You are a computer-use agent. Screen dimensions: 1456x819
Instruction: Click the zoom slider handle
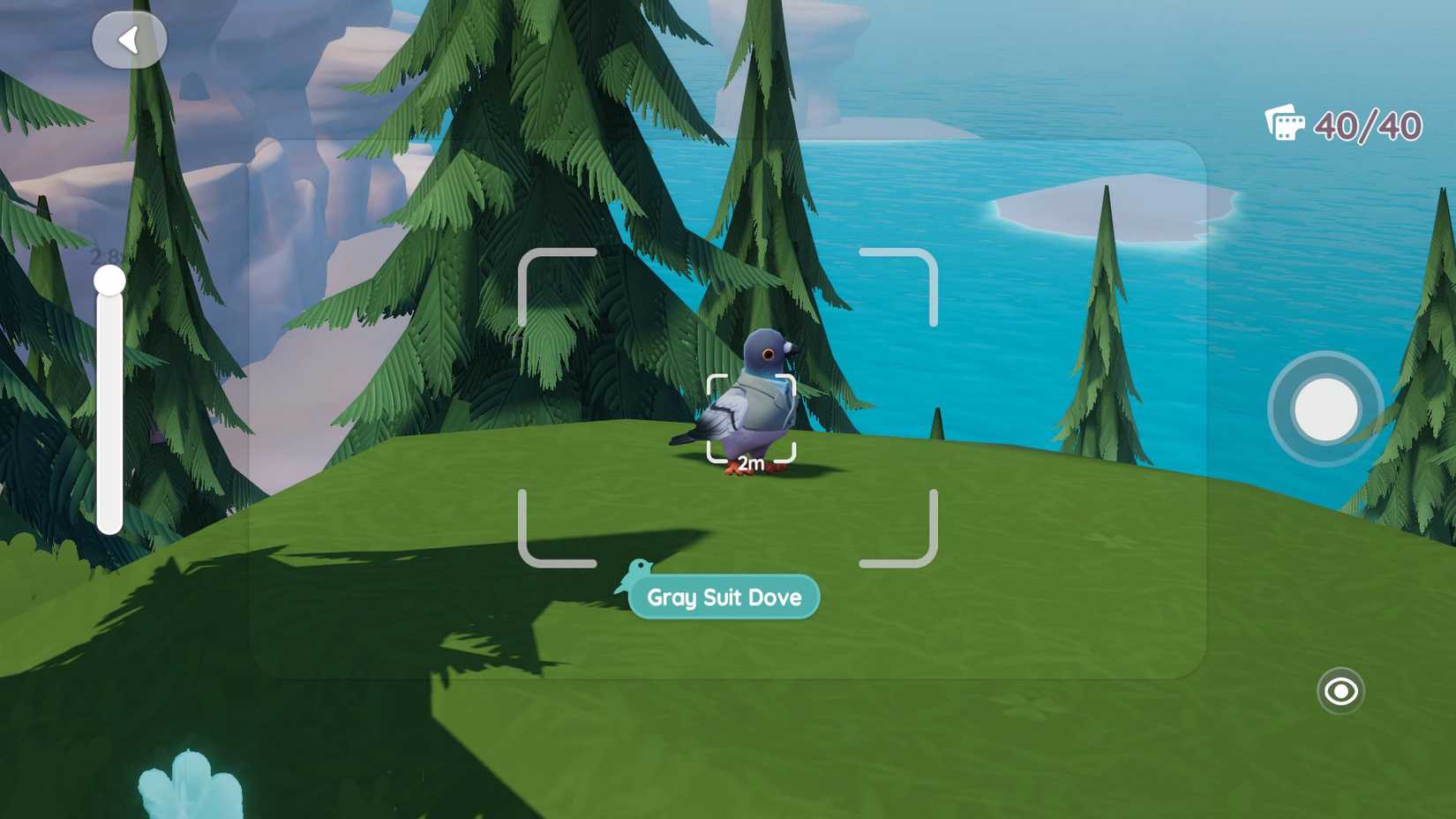pyautogui.click(x=108, y=279)
